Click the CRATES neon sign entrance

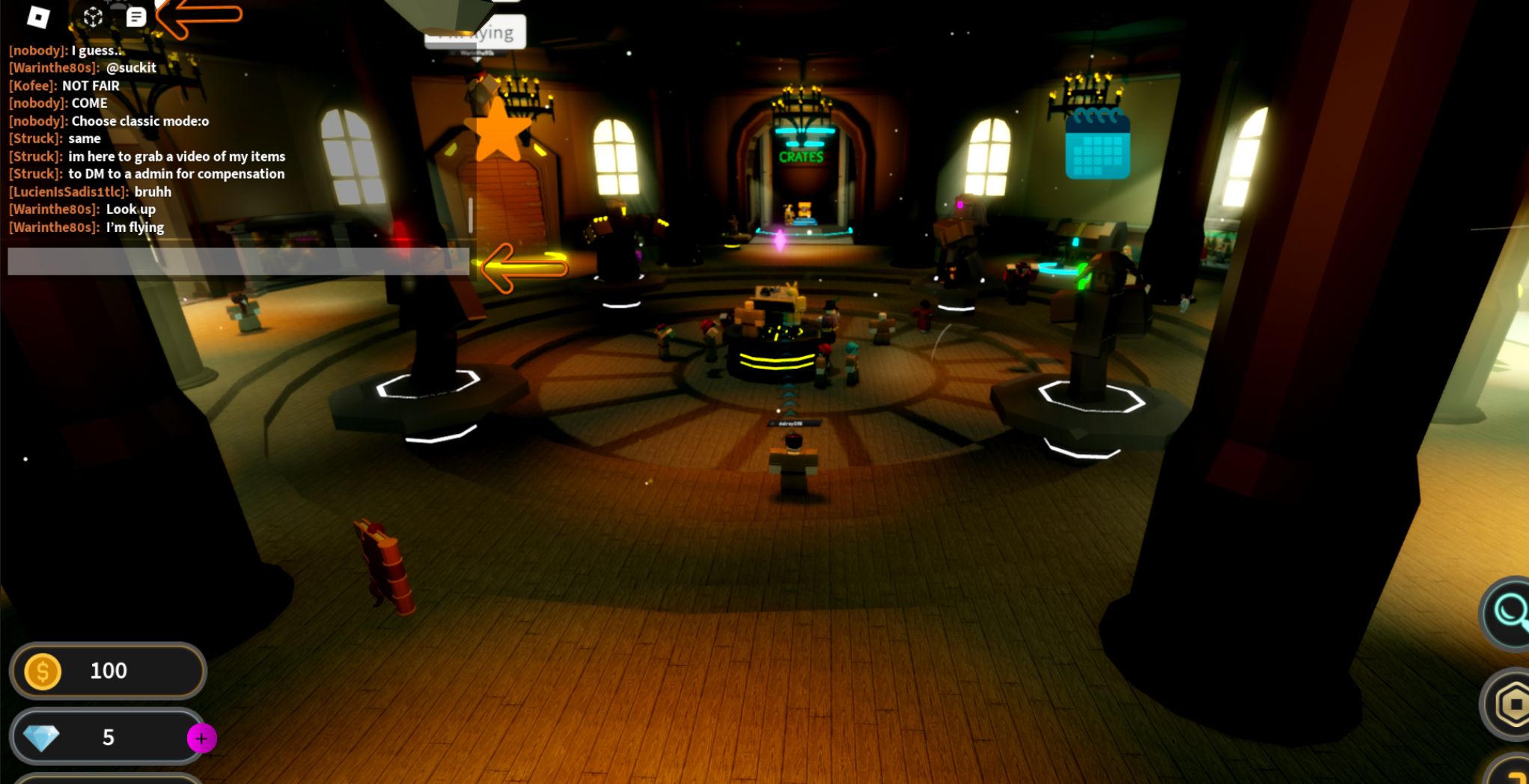[801, 155]
